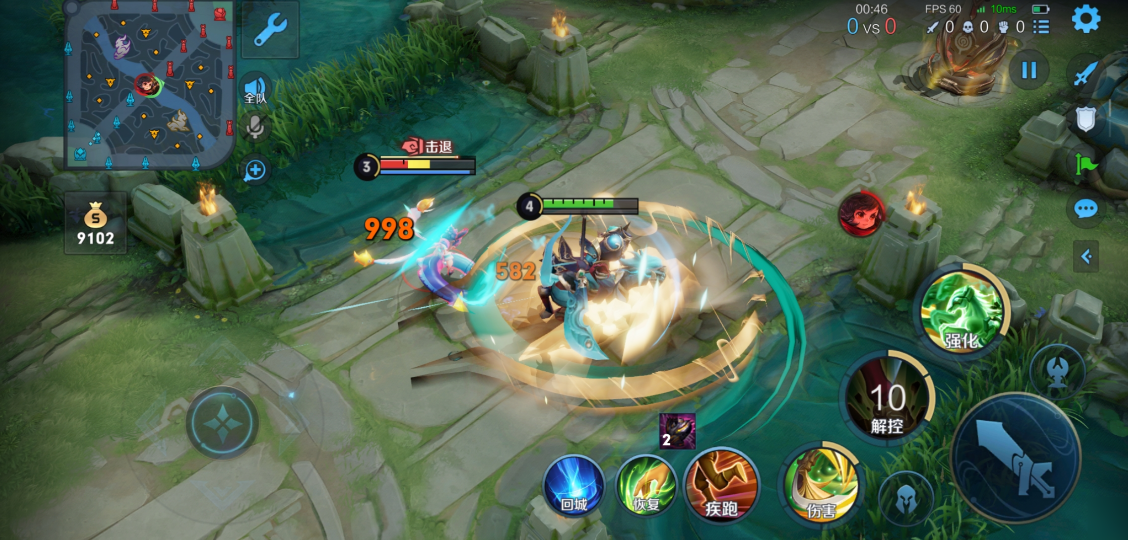The width and height of the screenshot is (1128, 540).
Task: Select the helmet hero-target button
Action: point(906,496)
